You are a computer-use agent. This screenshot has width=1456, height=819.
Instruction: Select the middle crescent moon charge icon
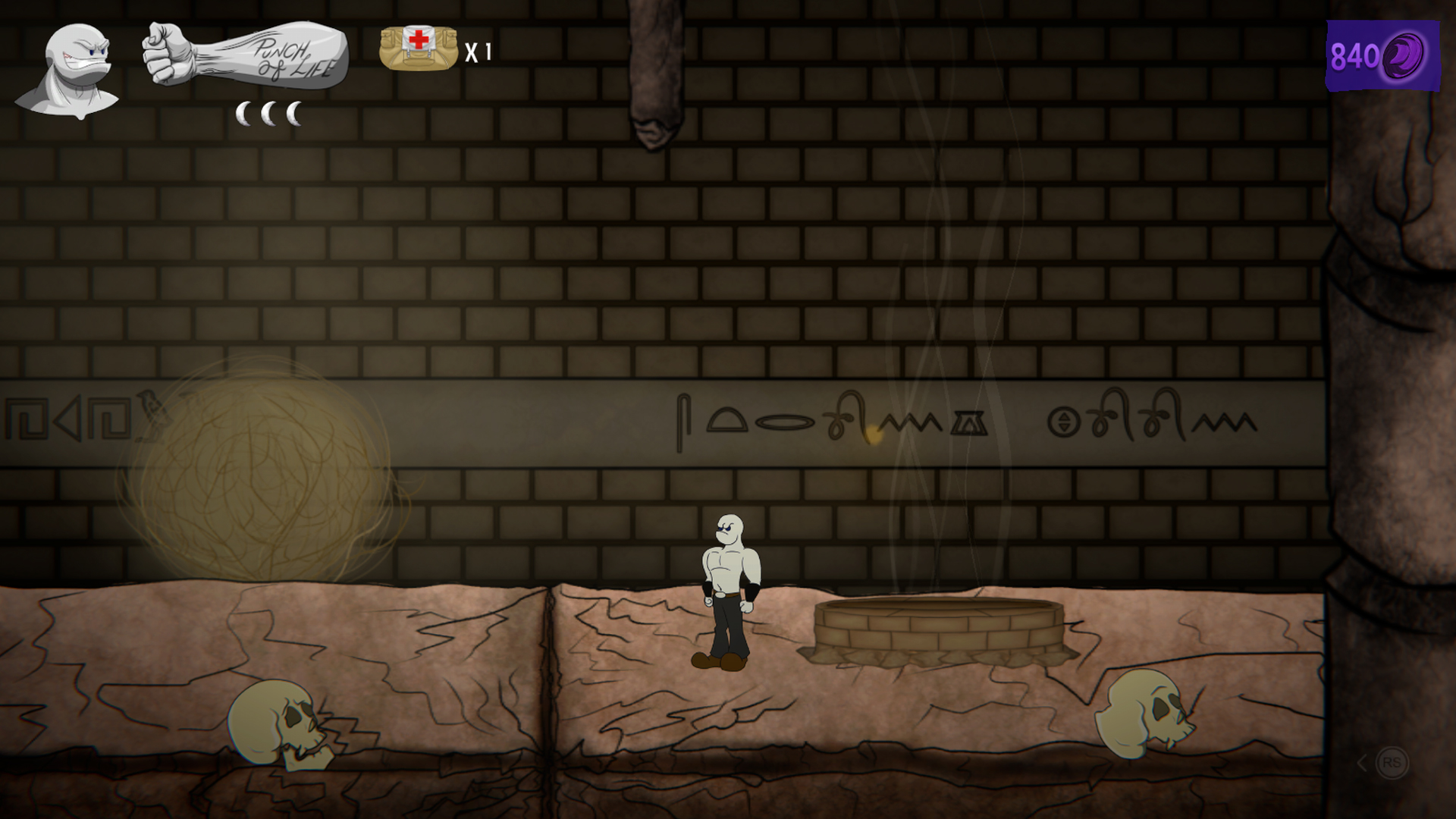coord(269,112)
